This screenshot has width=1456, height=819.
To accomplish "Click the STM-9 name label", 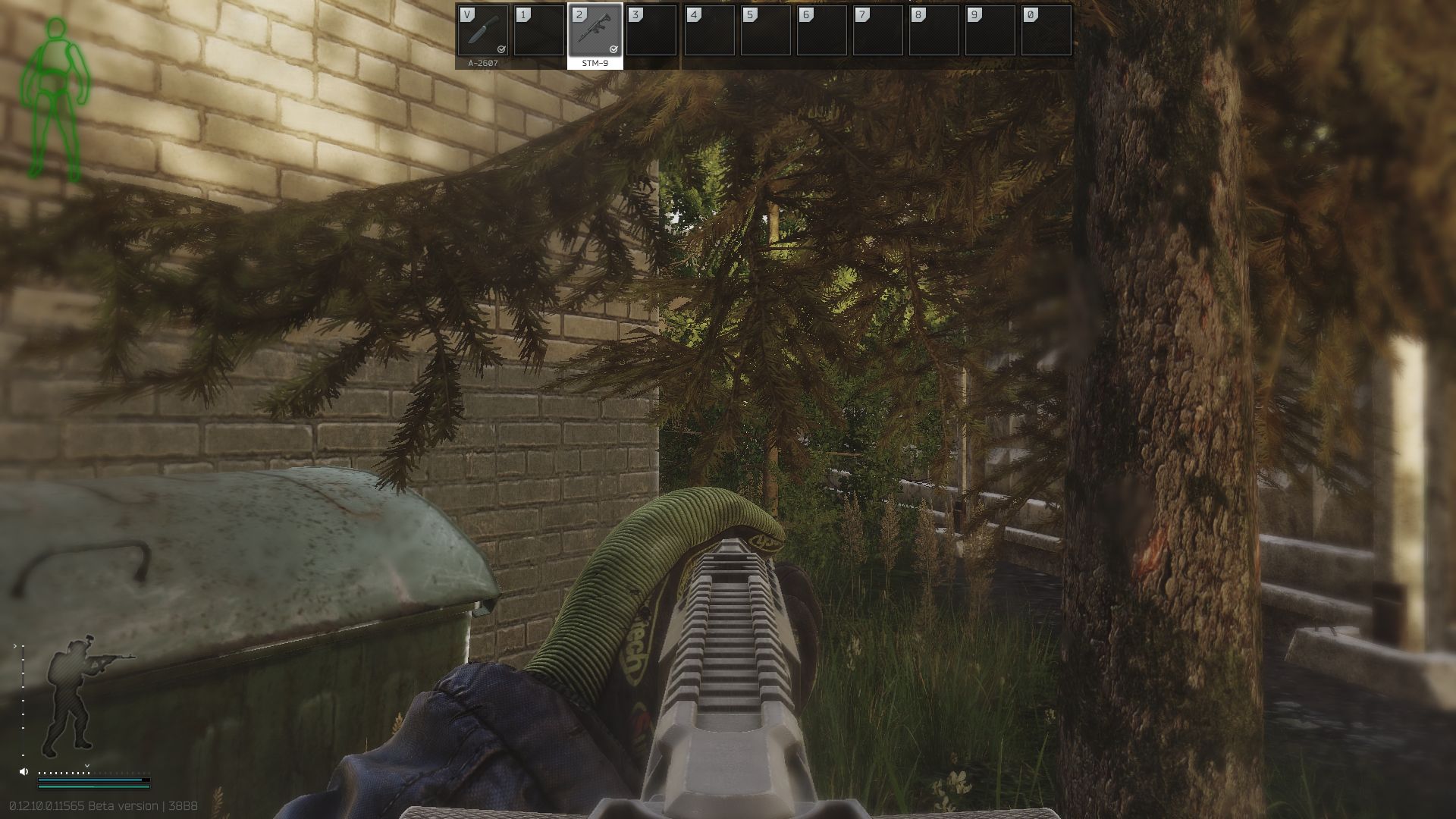I will [x=595, y=64].
